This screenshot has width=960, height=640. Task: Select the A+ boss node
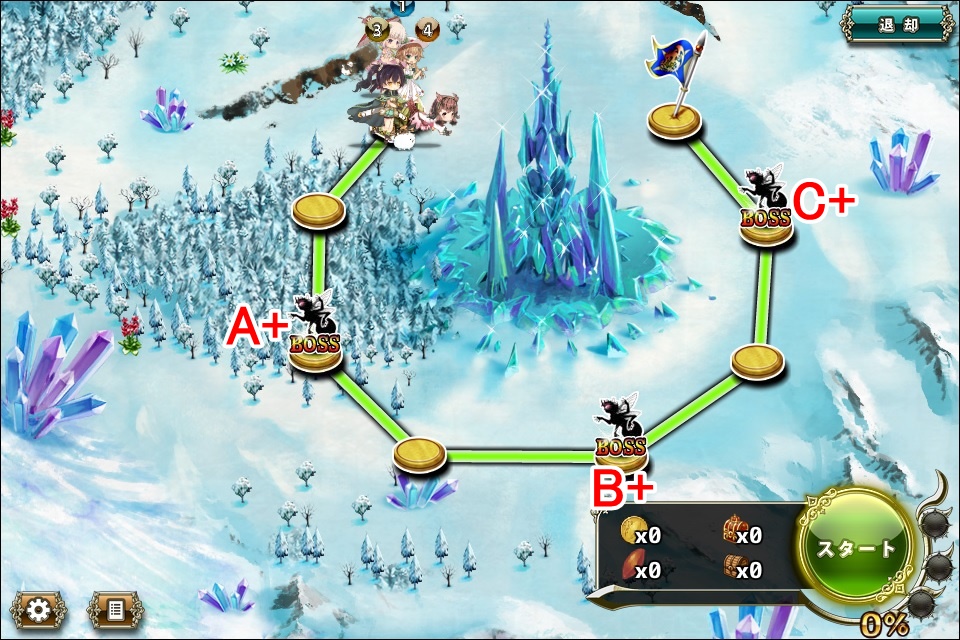[316, 345]
